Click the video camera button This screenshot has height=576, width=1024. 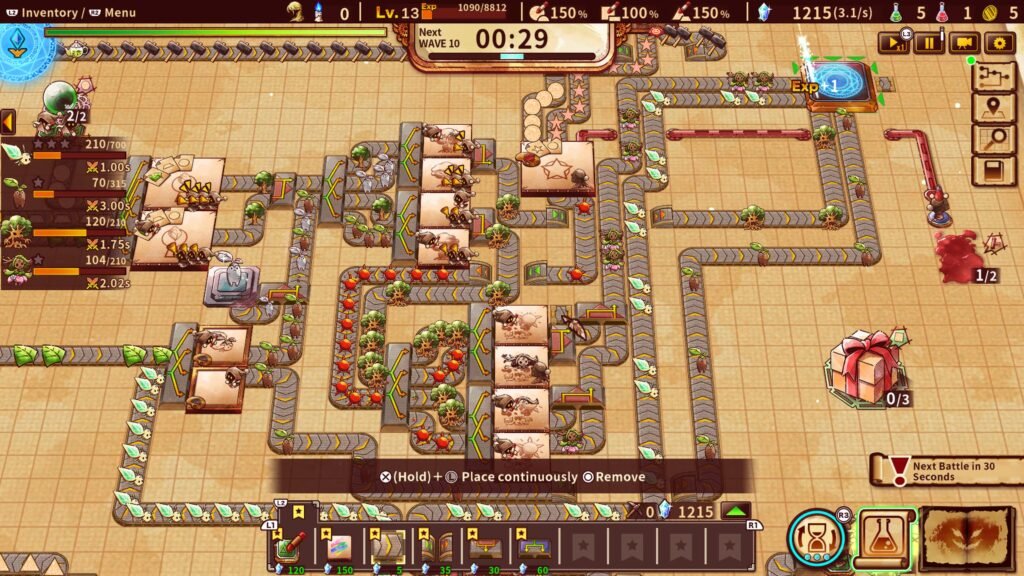tap(964, 42)
